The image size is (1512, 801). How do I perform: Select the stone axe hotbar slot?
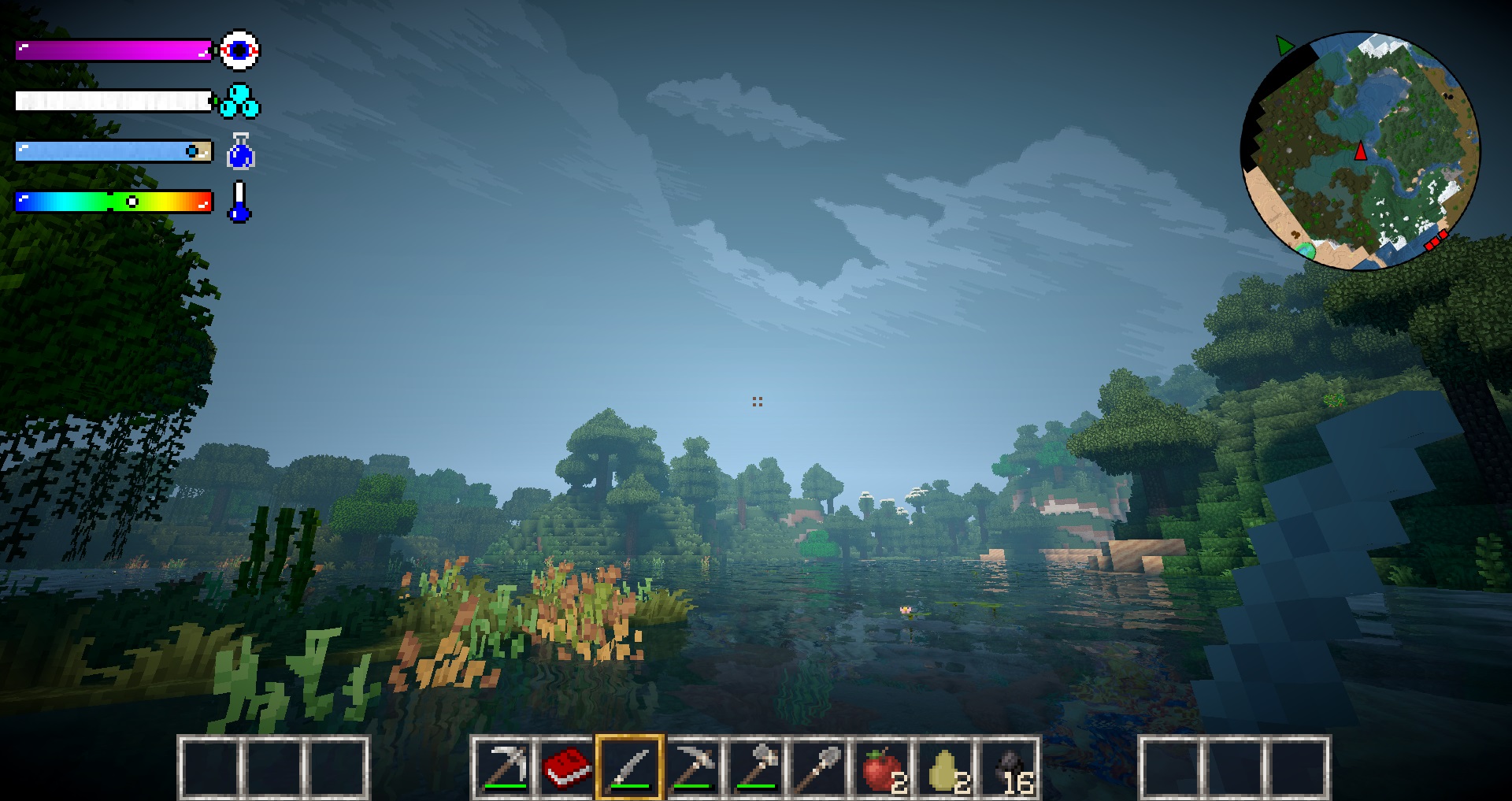click(756, 767)
